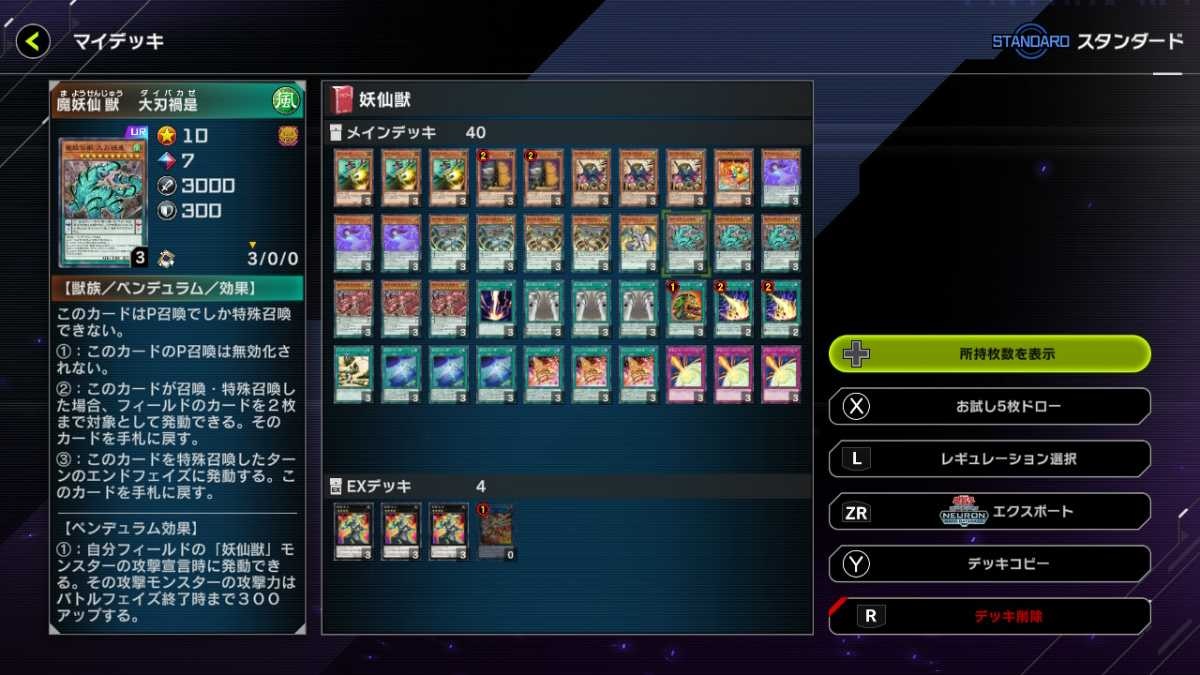Image resolution: width=1200 pixels, height=675 pixels.
Task: Copy the deck (デッキコピー)
Action: click(989, 564)
